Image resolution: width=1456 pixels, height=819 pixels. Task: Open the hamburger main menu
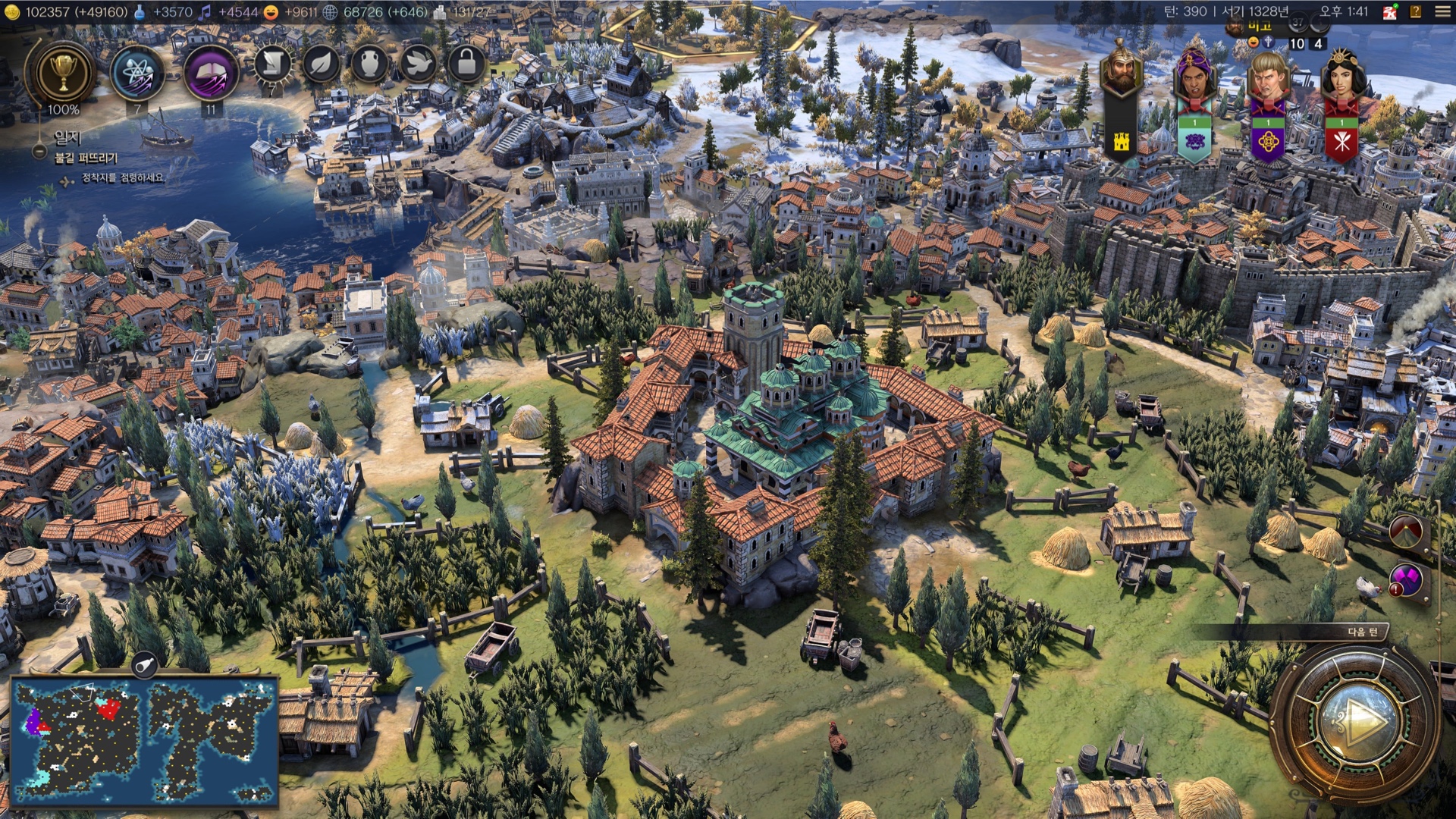coord(1442,12)
